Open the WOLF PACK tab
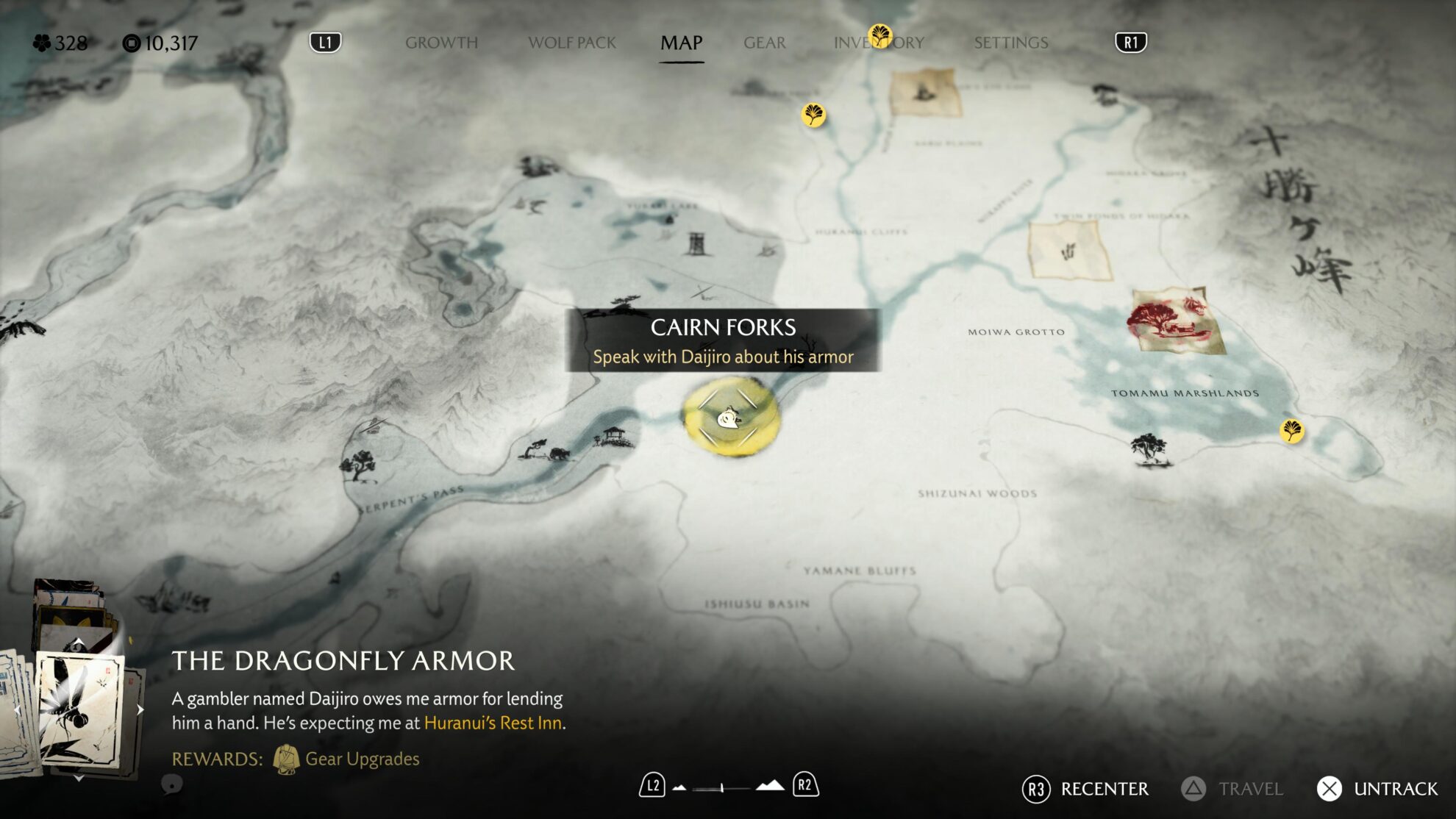The image size is (1456, 819). [x=572, y=42]
